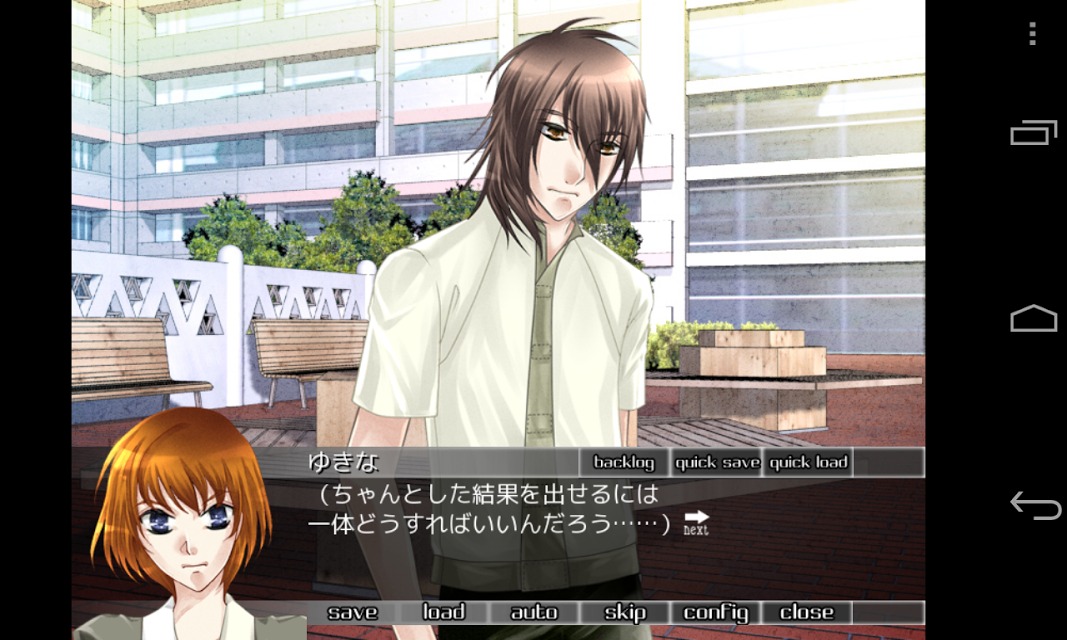Open the config settings
The height and width of the screenshot is (640, 1067).
tap(716, 612)
